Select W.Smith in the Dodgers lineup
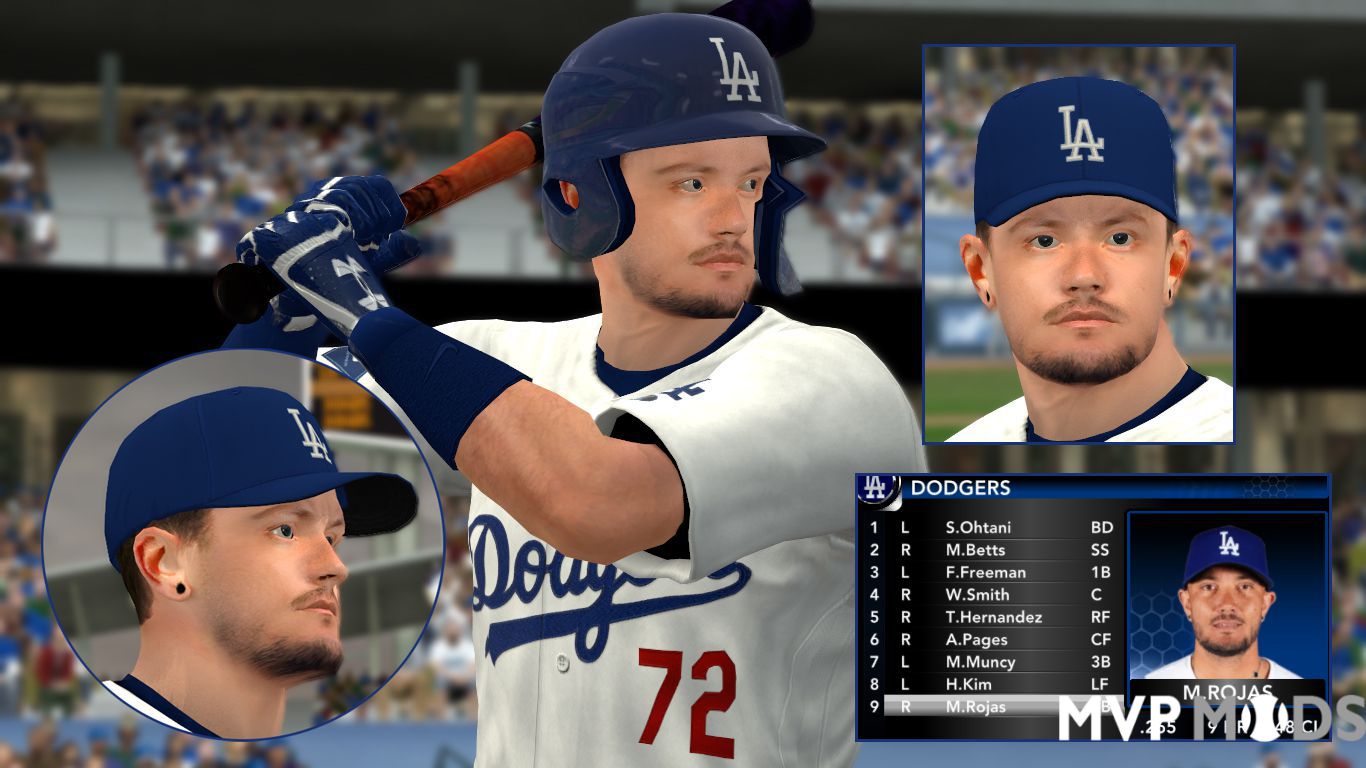1366x768 pixels. [977, 595]
